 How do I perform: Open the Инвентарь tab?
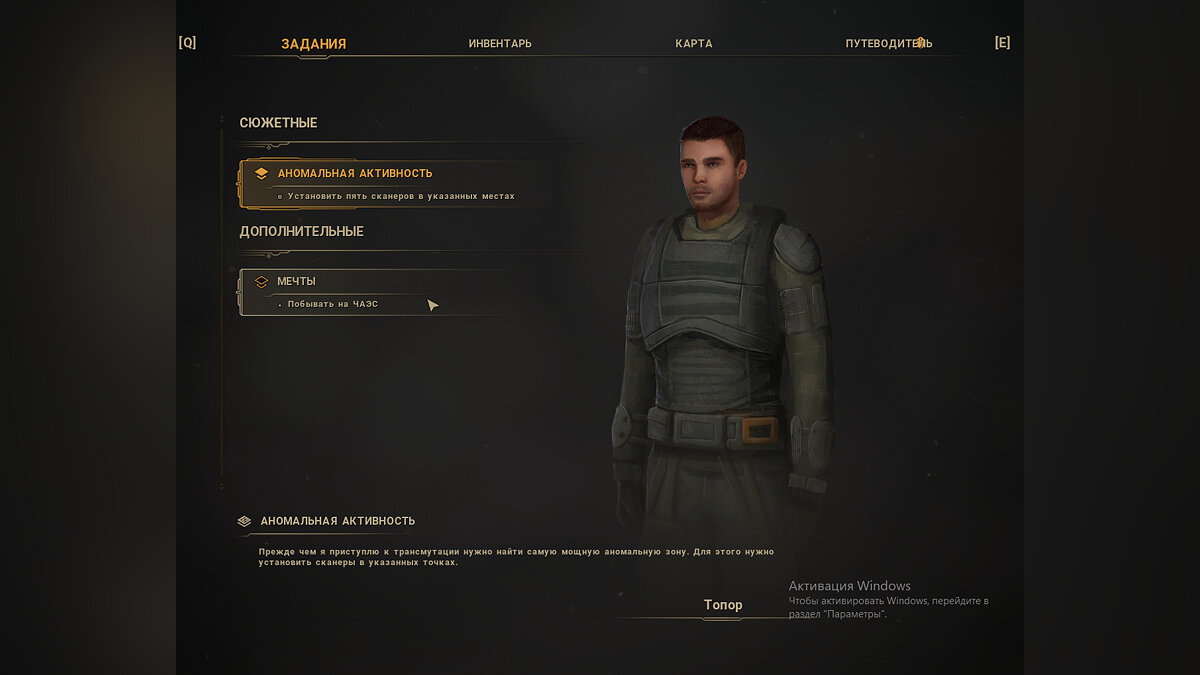click(500, 44)
